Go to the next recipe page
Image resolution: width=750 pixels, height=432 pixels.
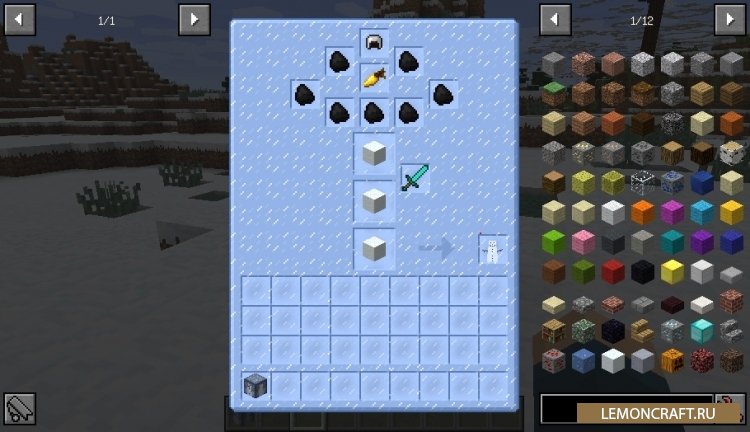coord(194,19)
